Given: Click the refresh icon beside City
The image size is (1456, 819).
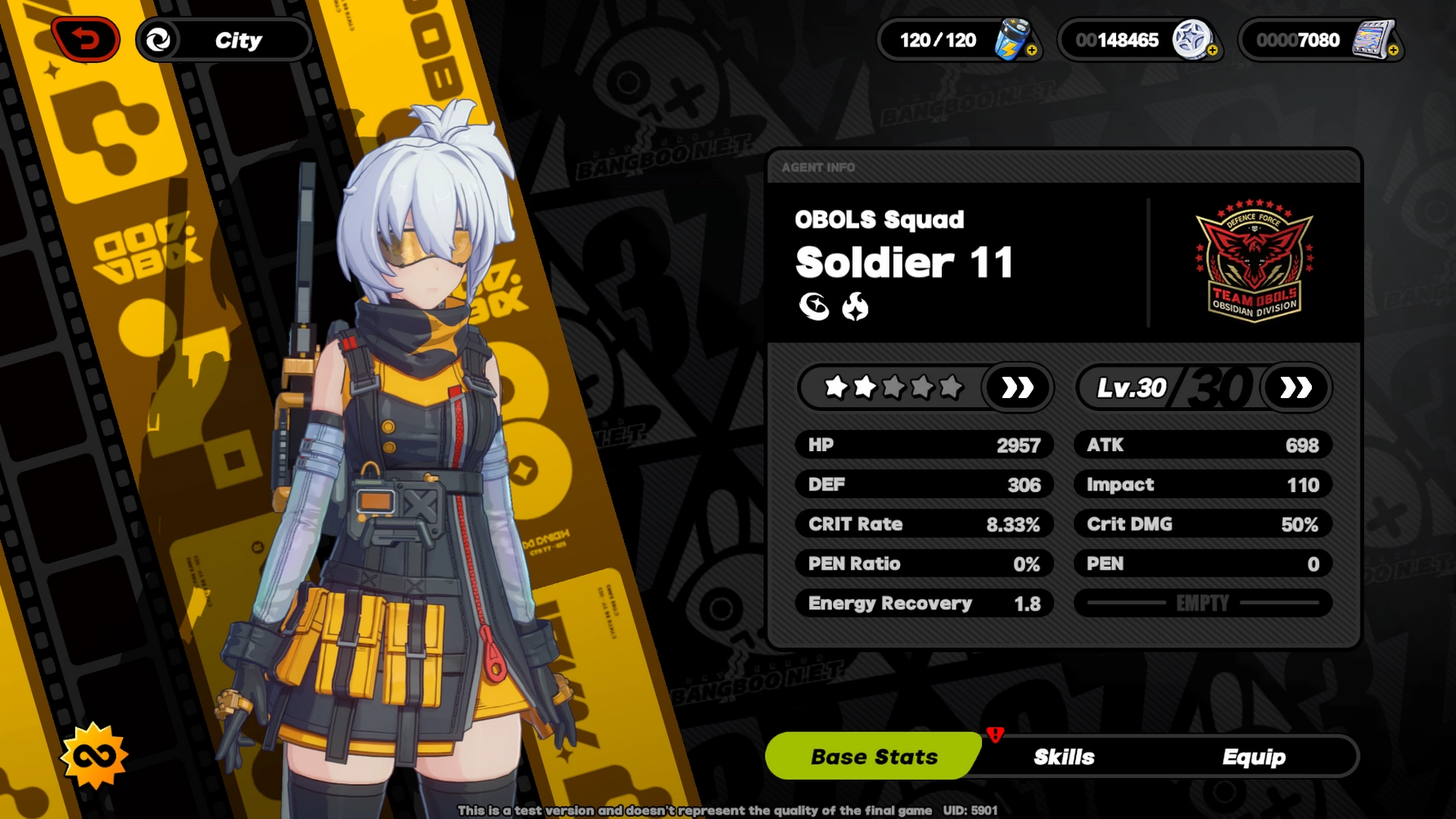Looking at the screenshot, I should tap(161, 39).
